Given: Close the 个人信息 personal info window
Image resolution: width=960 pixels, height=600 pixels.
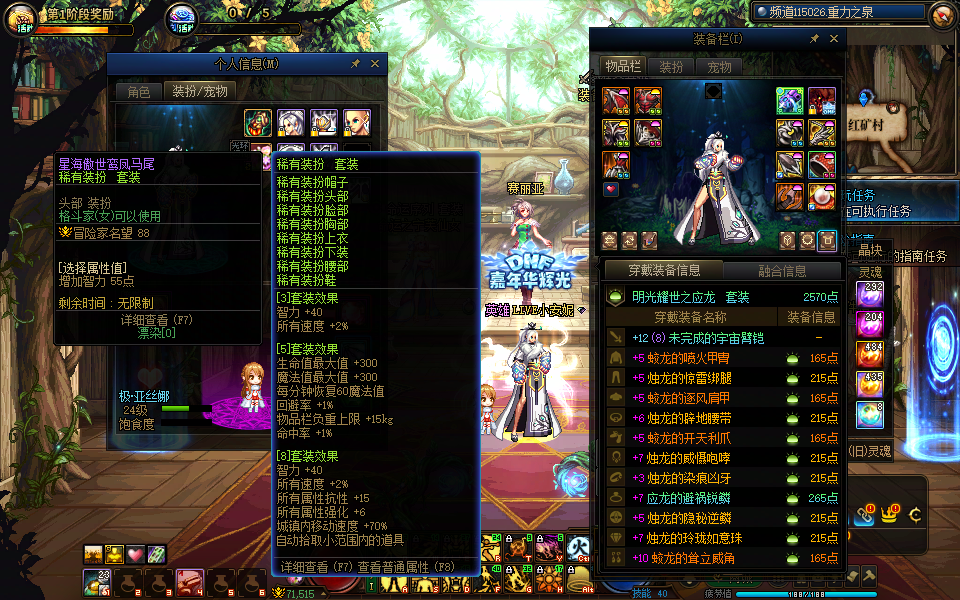Looking at the screenshot, I should 375,63.
